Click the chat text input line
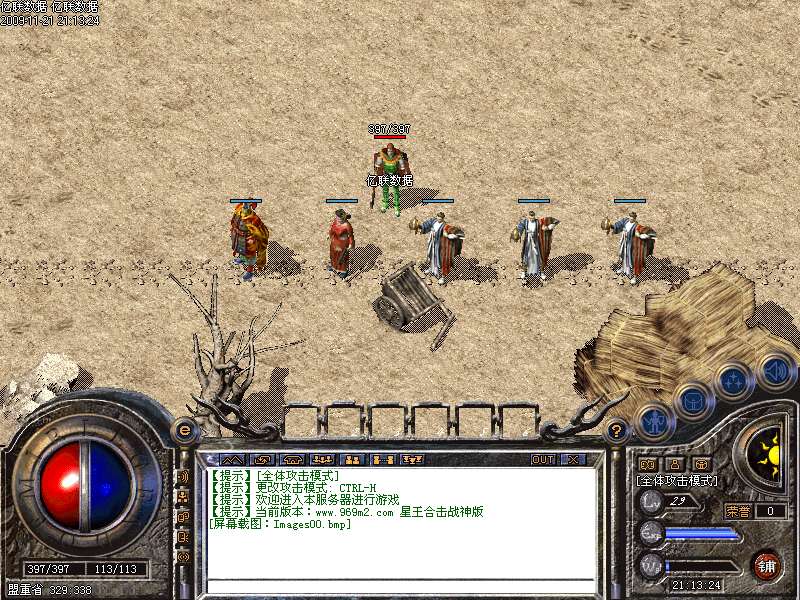This screenshot has width=800, height=600. coord(400,585)
